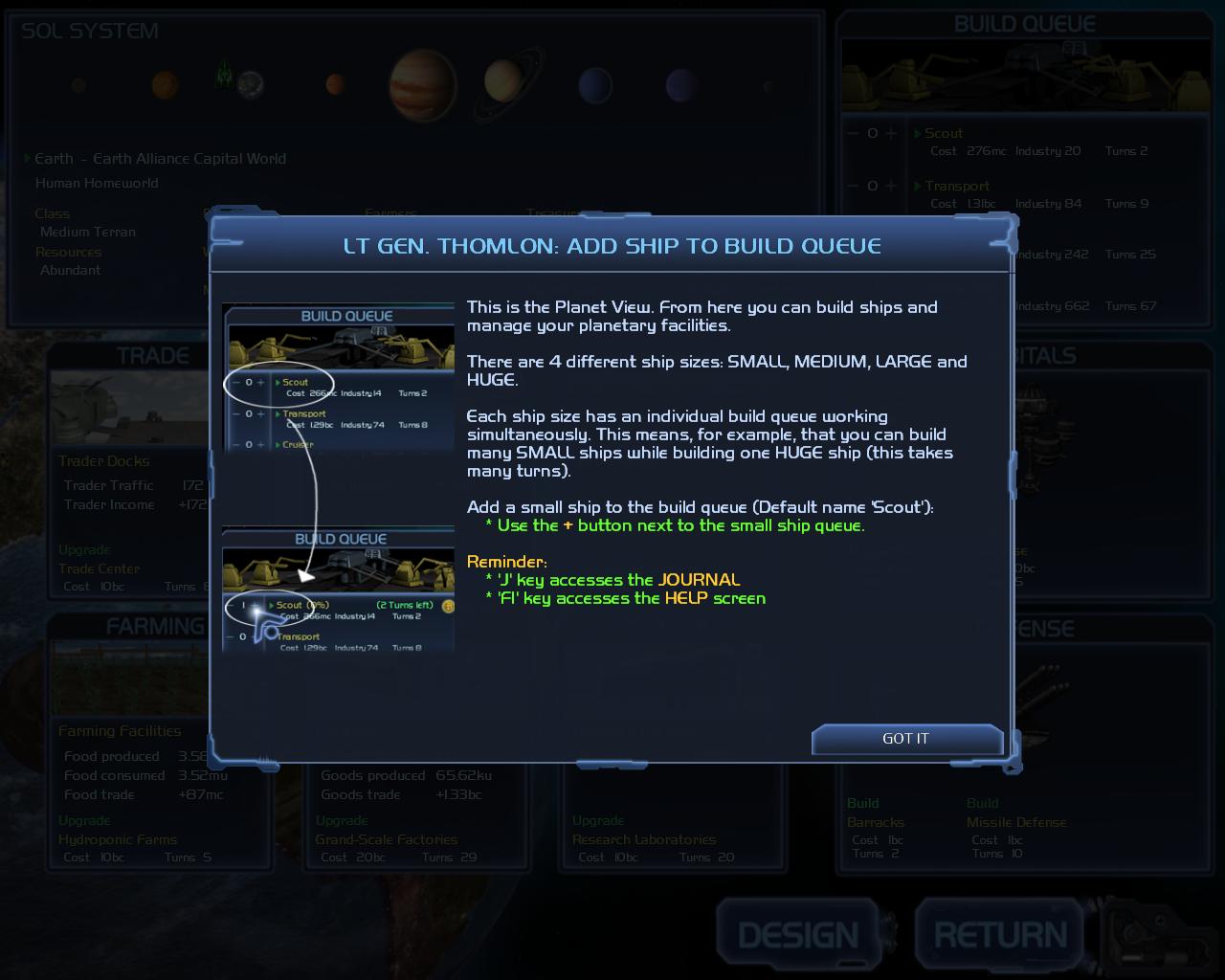Upgrade to Hydroponic Farms

coord(118,839)
